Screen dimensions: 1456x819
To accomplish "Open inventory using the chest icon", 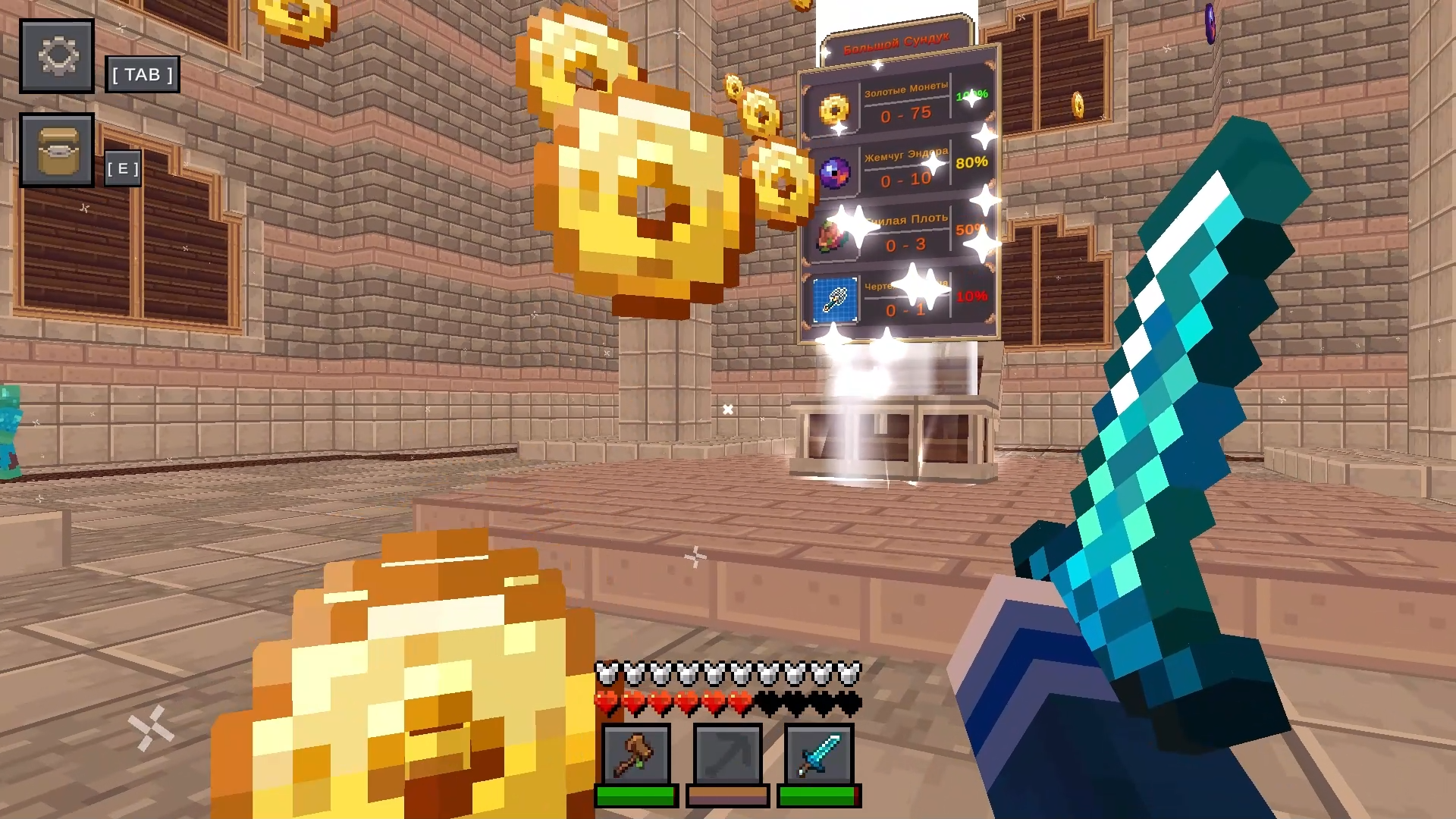I will pyautogui.click(x=56, y=149).
